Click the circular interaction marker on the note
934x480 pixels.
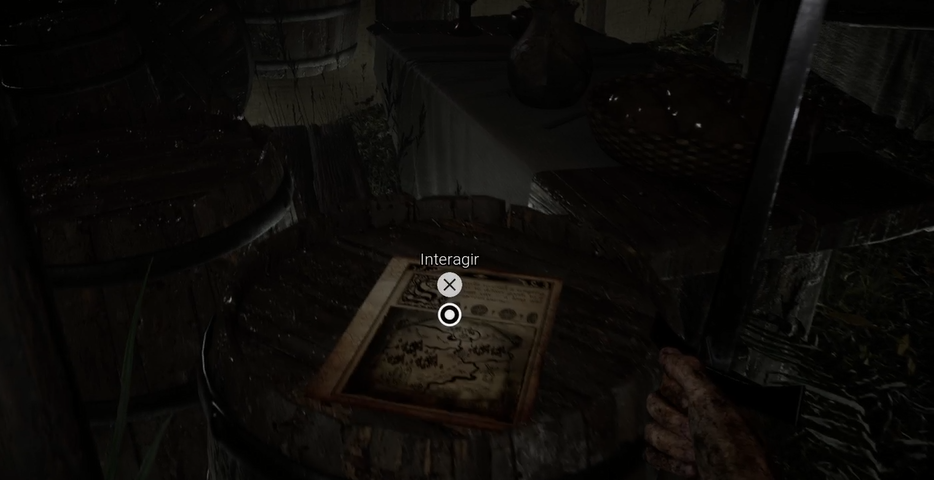pyautogui.click(x=450, y=315)
